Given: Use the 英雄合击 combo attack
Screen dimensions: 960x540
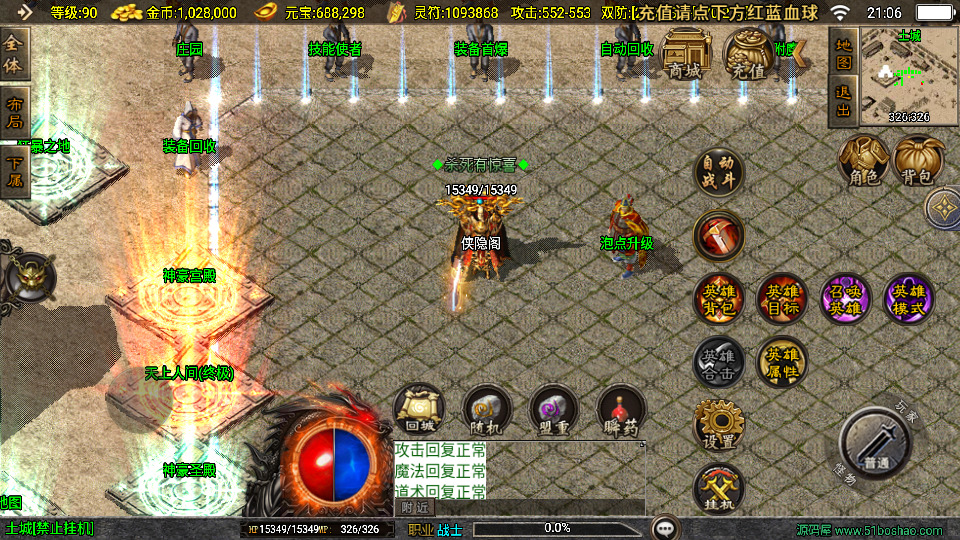Looking at the screenshot, I should (x=719, y=362).
